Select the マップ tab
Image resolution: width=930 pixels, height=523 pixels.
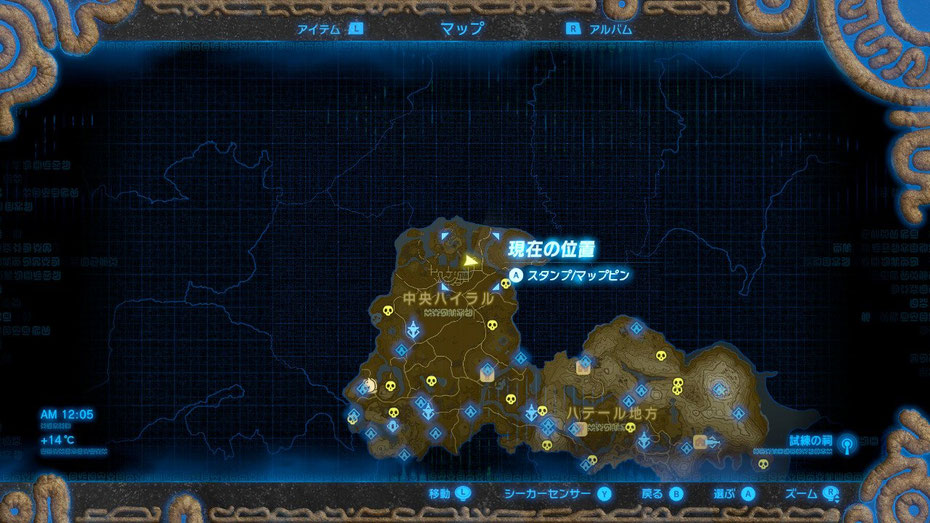point(461,28)
